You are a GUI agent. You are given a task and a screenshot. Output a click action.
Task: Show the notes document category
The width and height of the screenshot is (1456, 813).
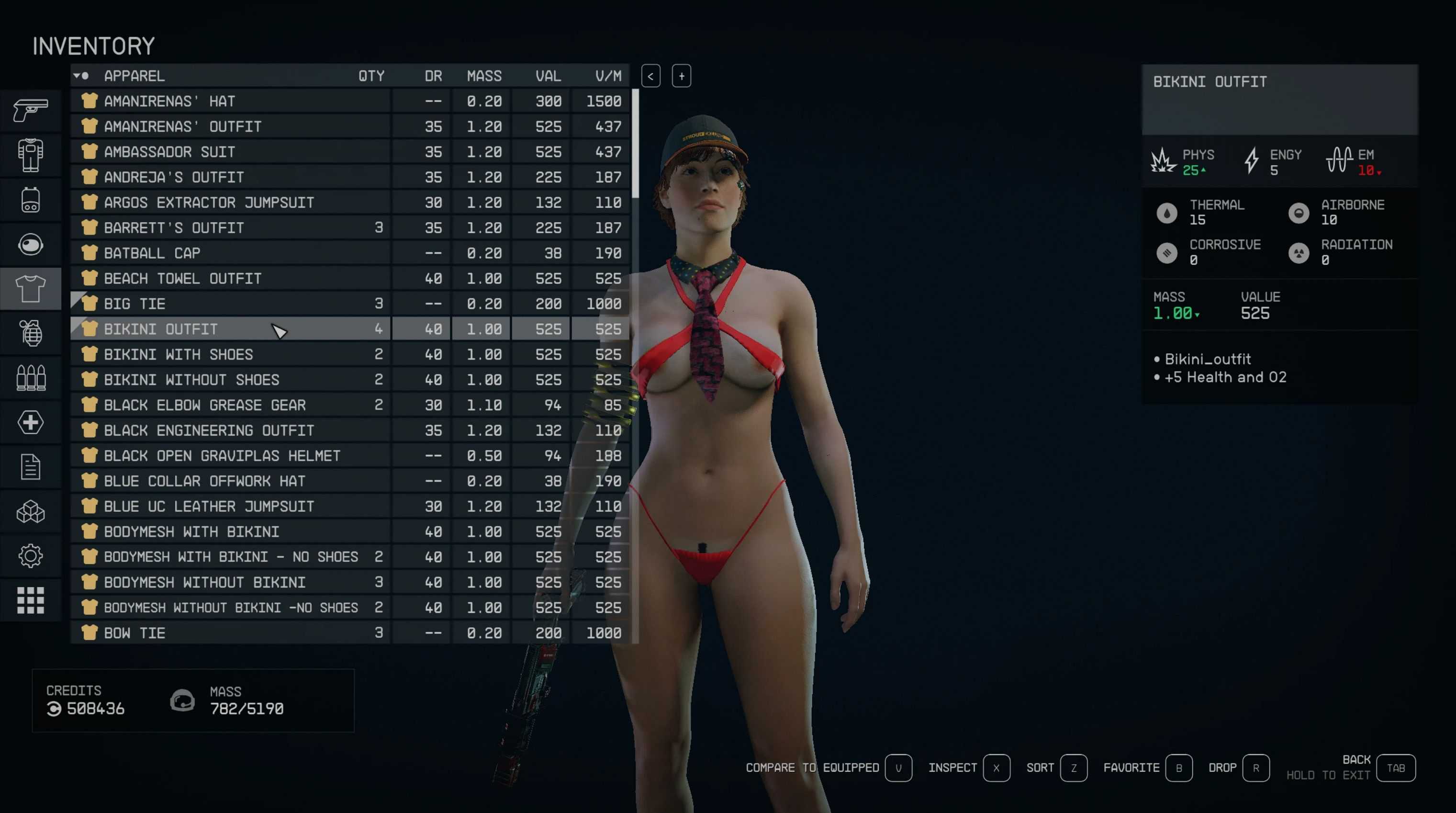[31, 467]
